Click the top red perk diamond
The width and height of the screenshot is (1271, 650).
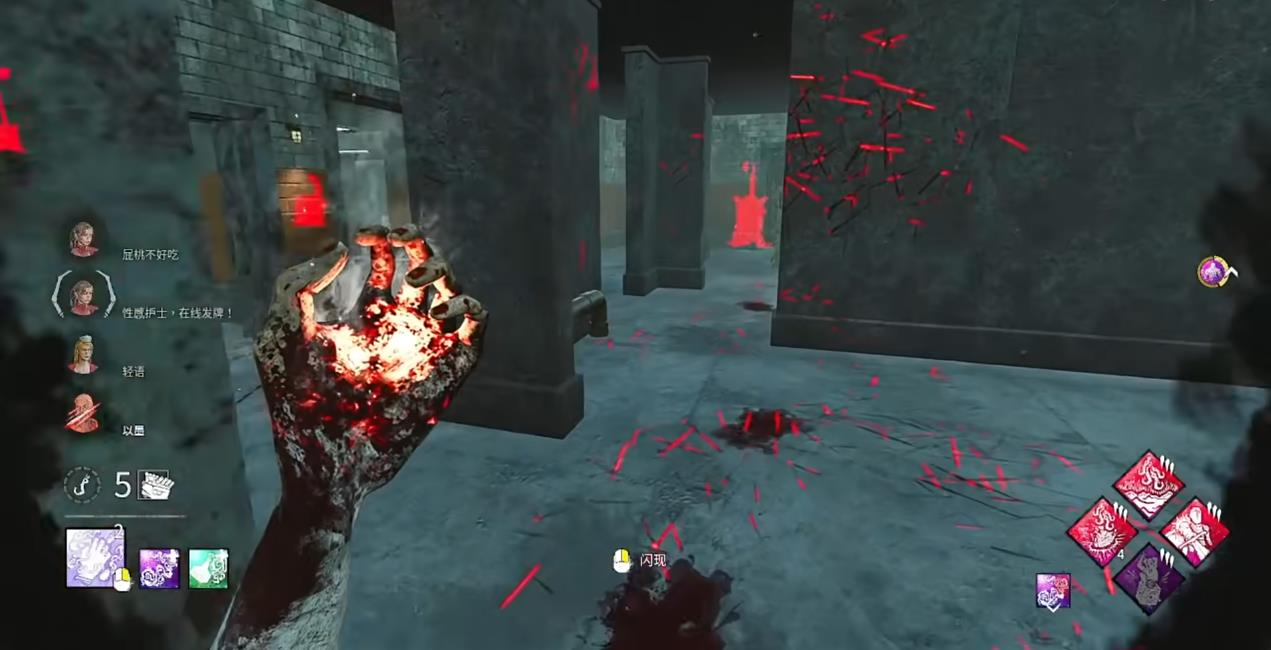[x=1149, y=485]
